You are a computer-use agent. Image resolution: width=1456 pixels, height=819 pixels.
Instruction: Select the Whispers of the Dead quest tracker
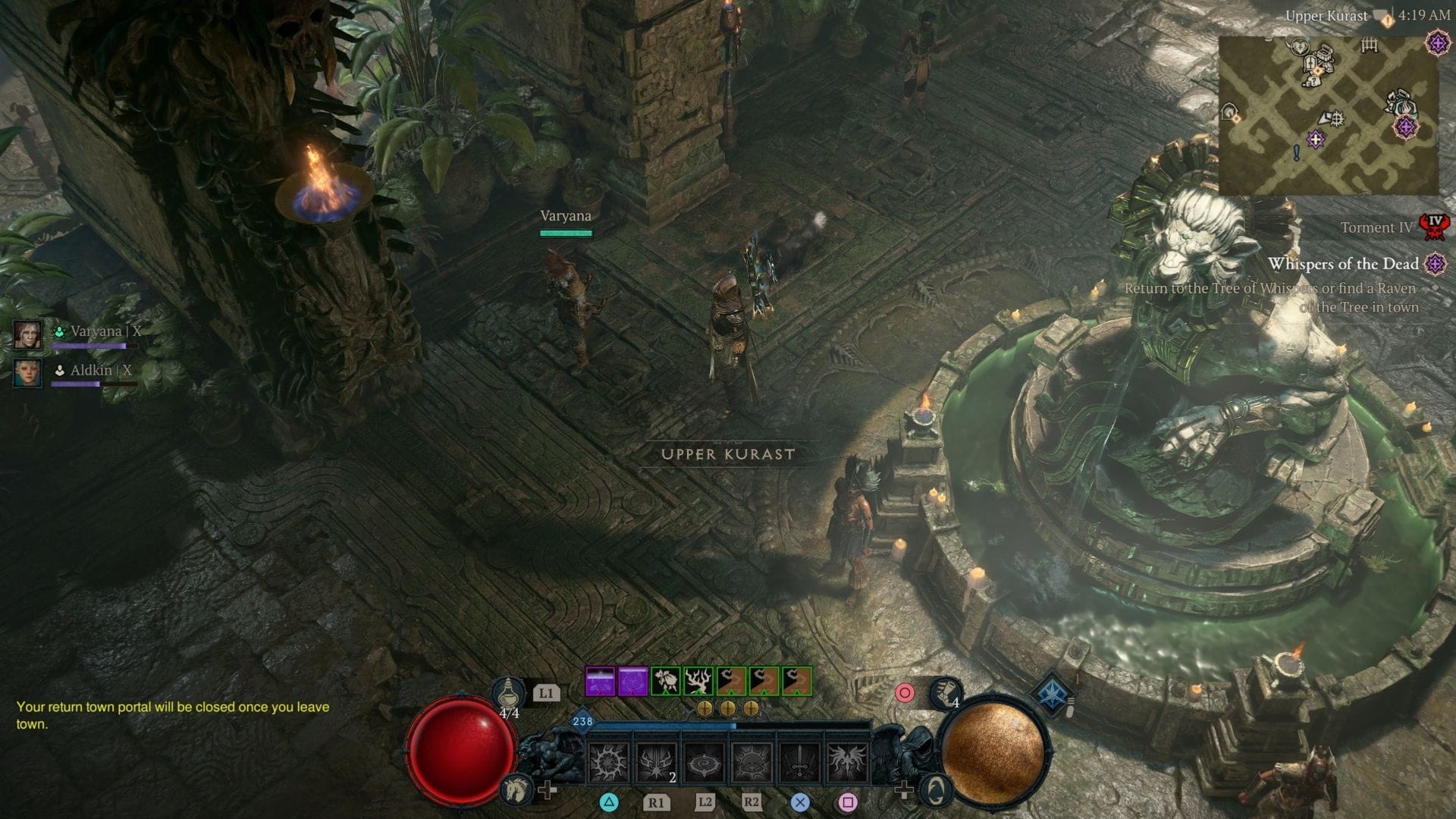[x=1343, y=264]
